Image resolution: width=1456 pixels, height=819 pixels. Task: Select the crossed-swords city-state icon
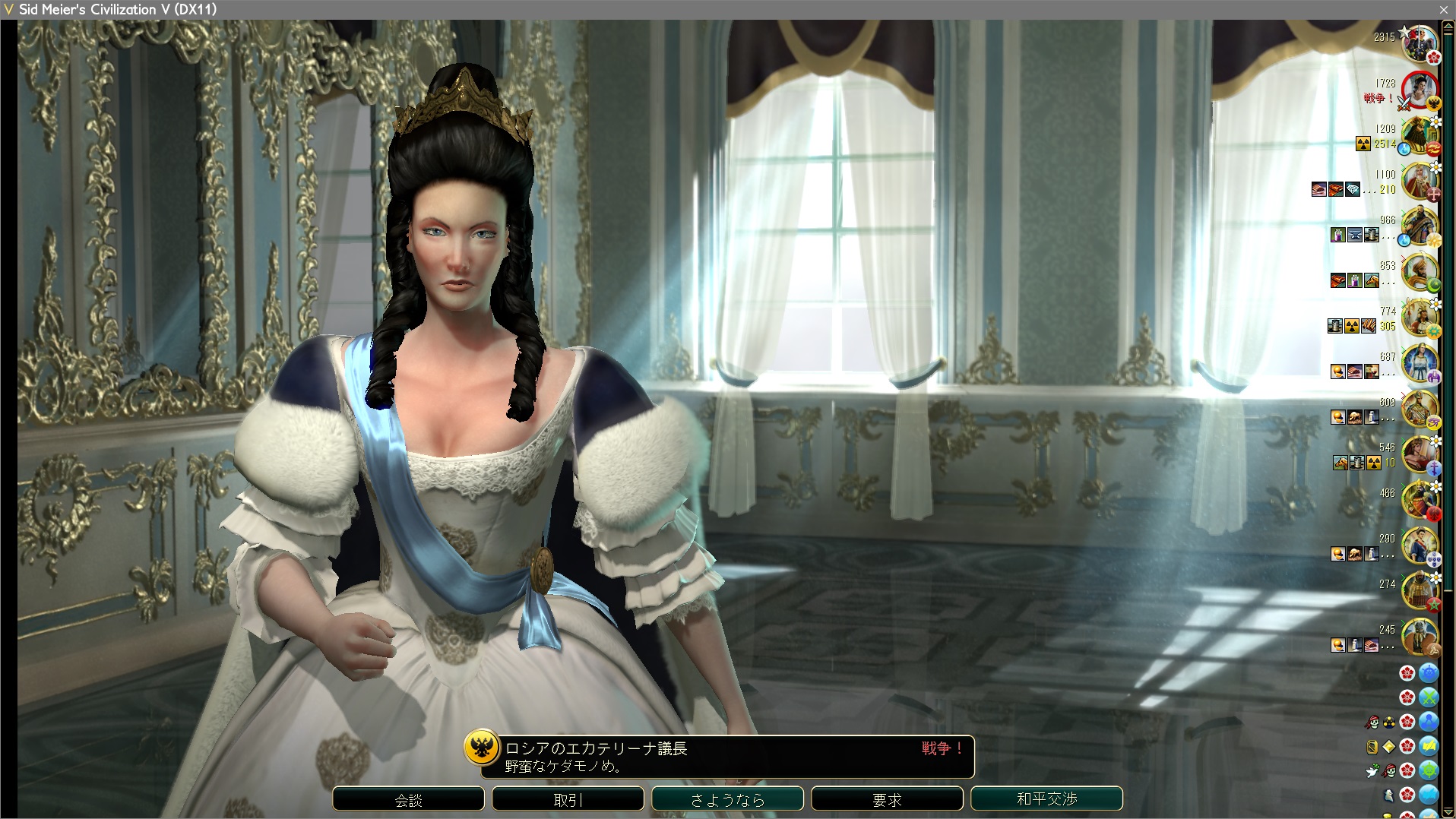pos(1429,697)
